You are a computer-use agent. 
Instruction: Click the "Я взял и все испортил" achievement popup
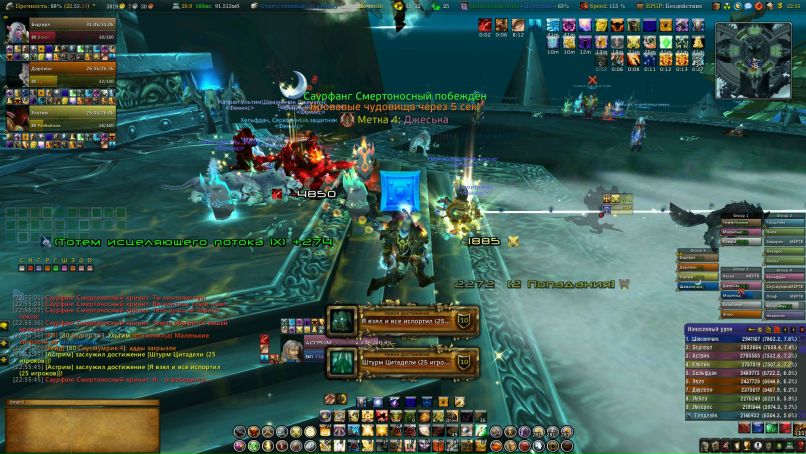402,320
